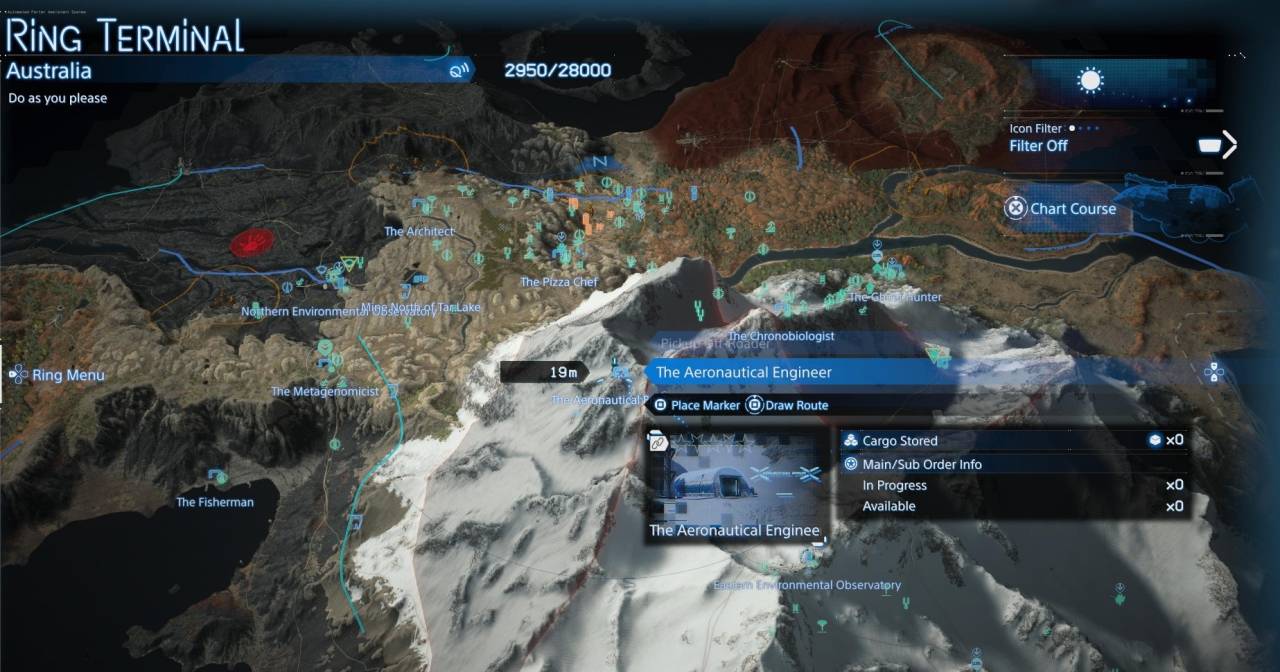1280x672 pixels.
Task: Pick The Chronobiologist map location
Action: click(x=781, y=336)
